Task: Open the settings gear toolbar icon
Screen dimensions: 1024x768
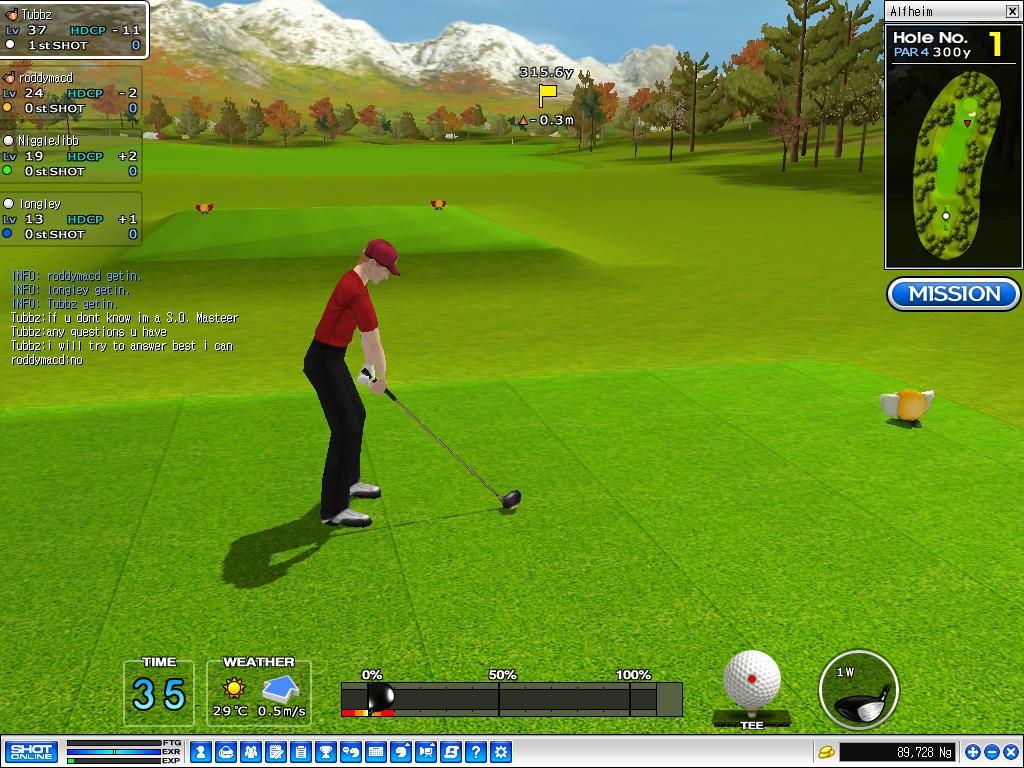Action: tap(501, 752)
